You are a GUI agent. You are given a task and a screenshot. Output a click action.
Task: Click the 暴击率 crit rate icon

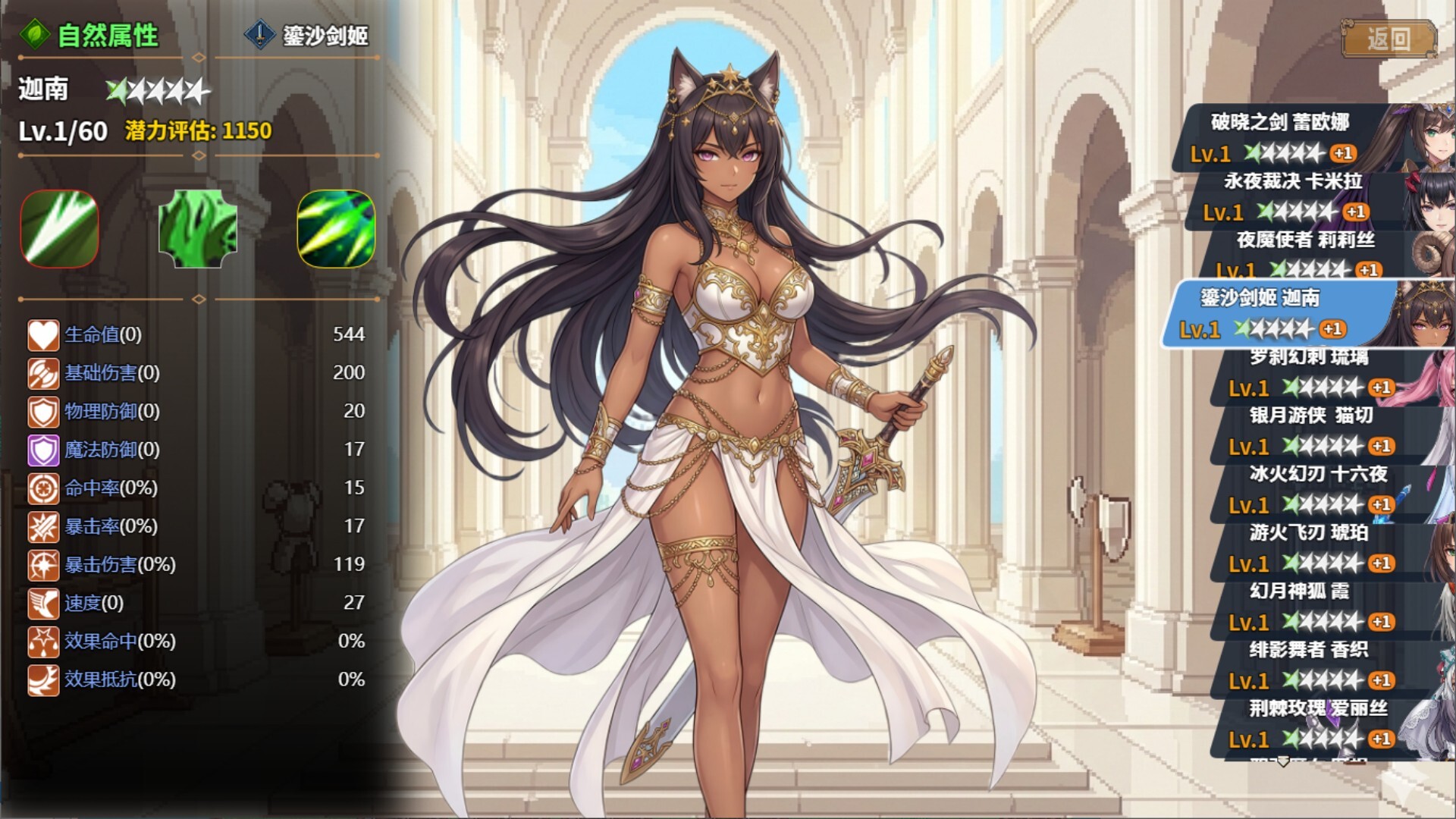click(43, 527)
